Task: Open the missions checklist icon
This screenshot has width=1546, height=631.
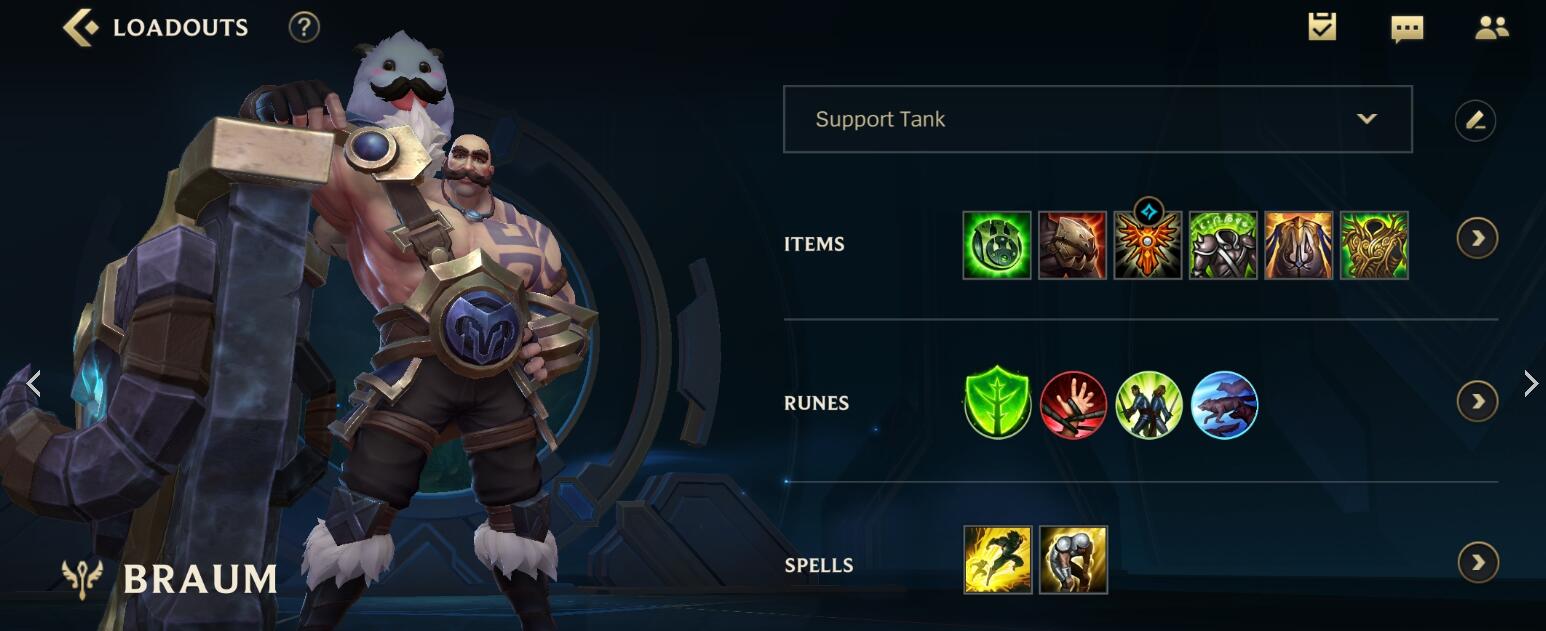Action: [1322, 27]
